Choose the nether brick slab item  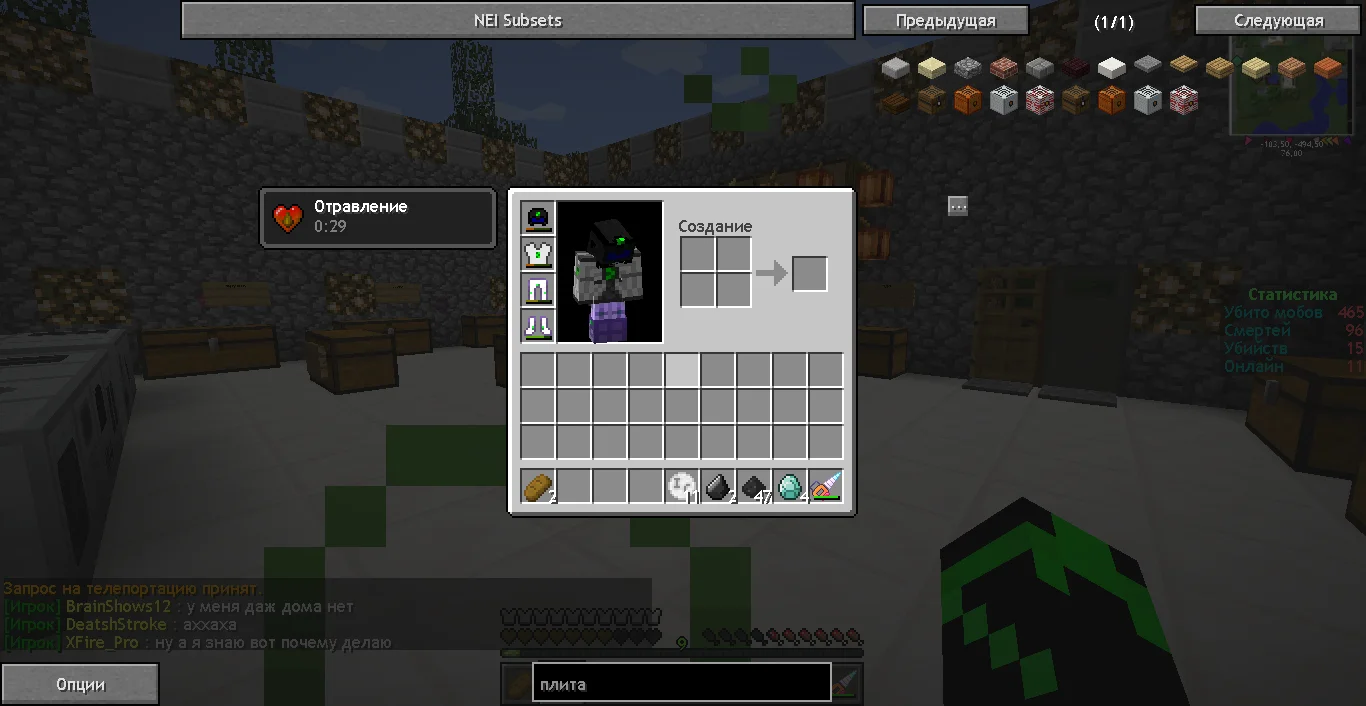point(1075,68)
